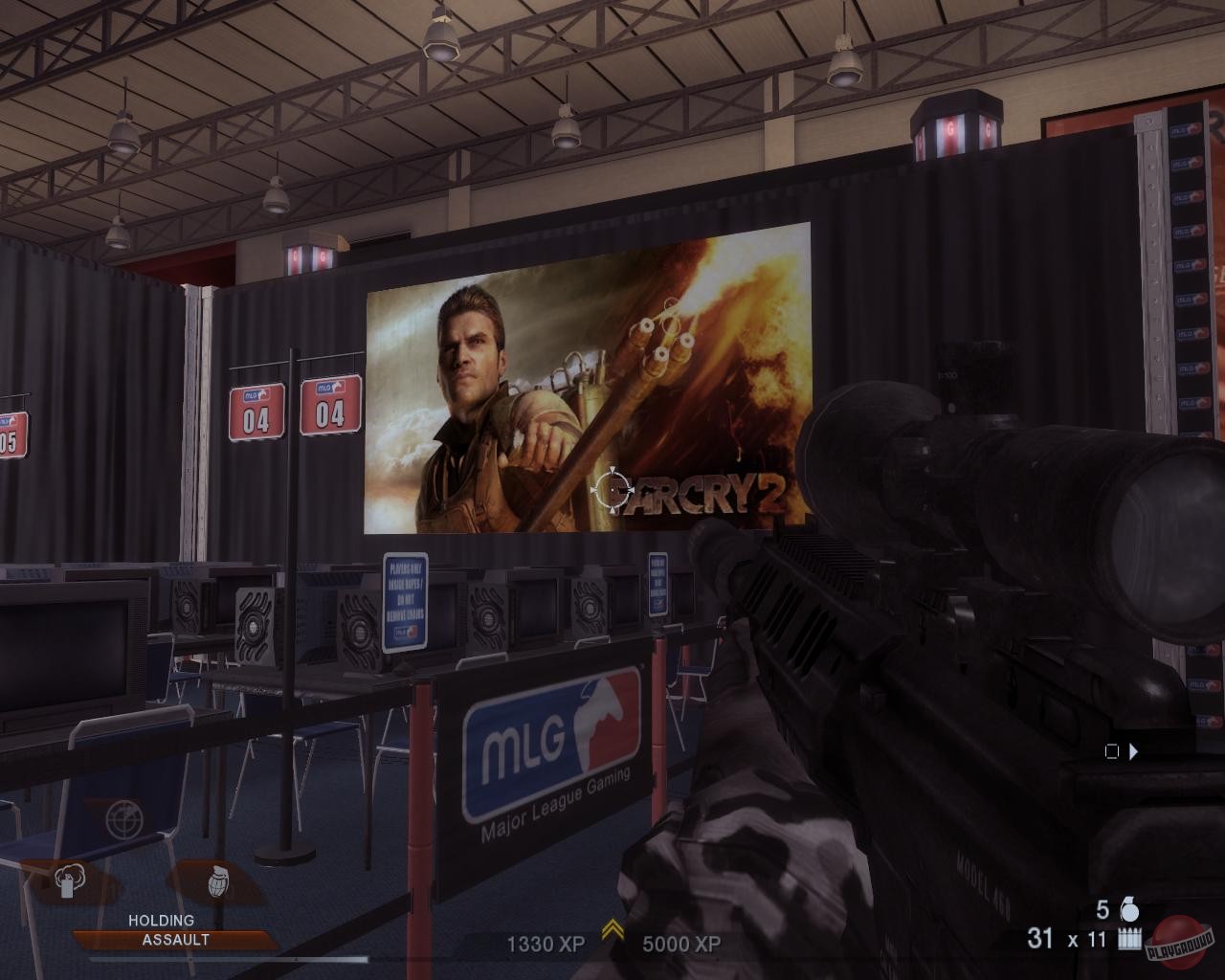Select the frag grenade icon near ASSAULT label
1225x980 pixels.
tap(218, 882)
